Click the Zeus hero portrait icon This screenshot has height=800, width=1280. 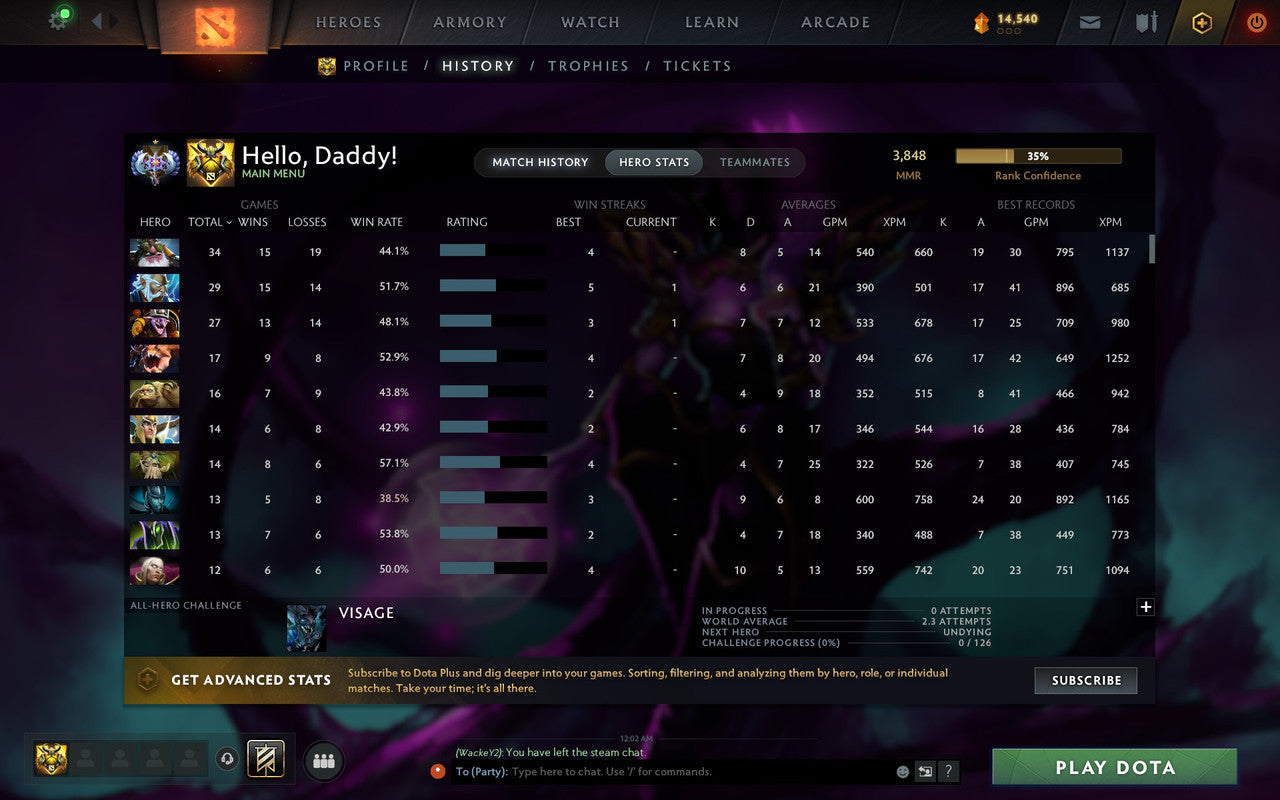(x=157, y=287)
